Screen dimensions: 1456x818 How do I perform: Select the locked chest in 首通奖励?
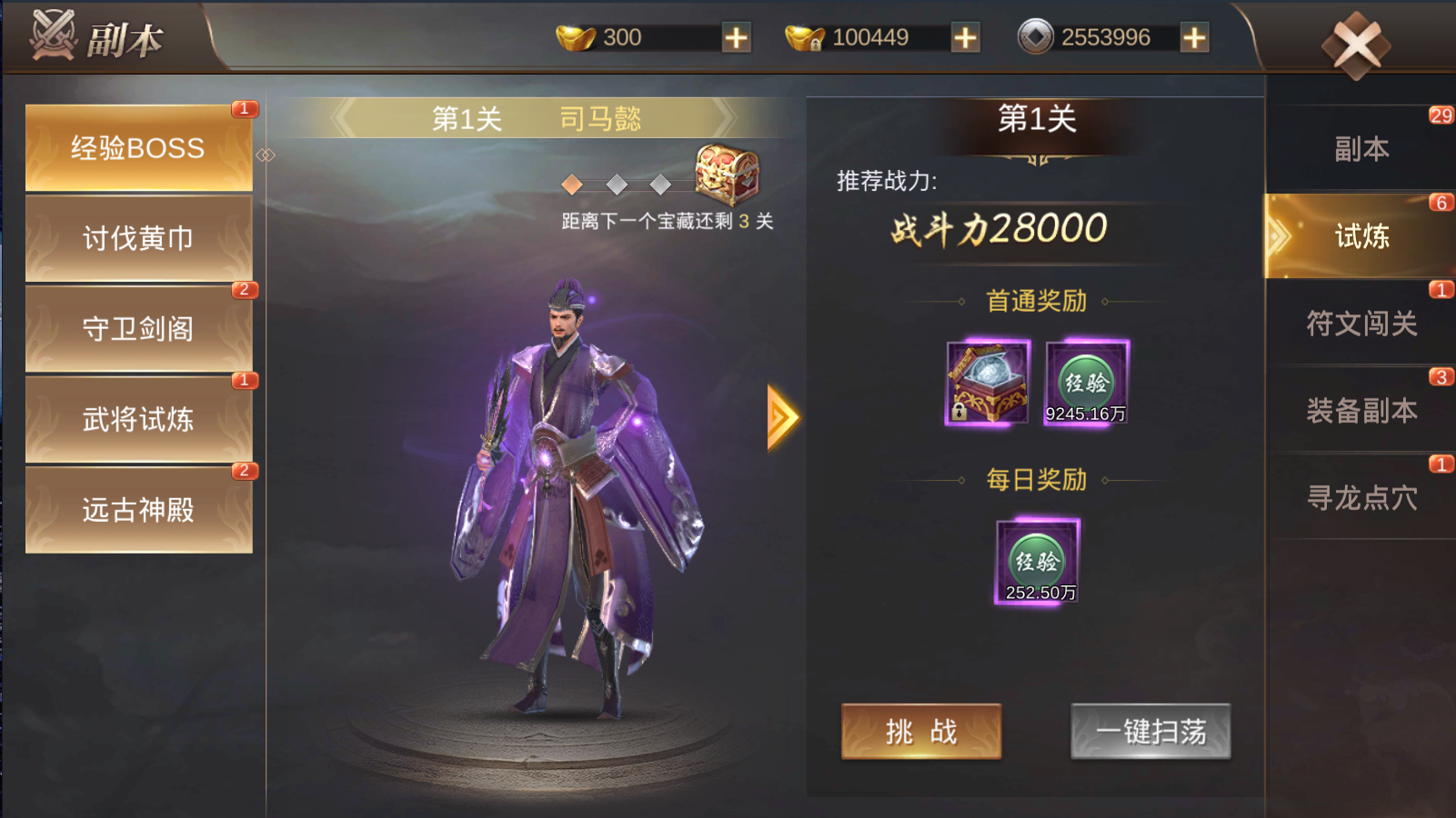[x=988, y=384]
